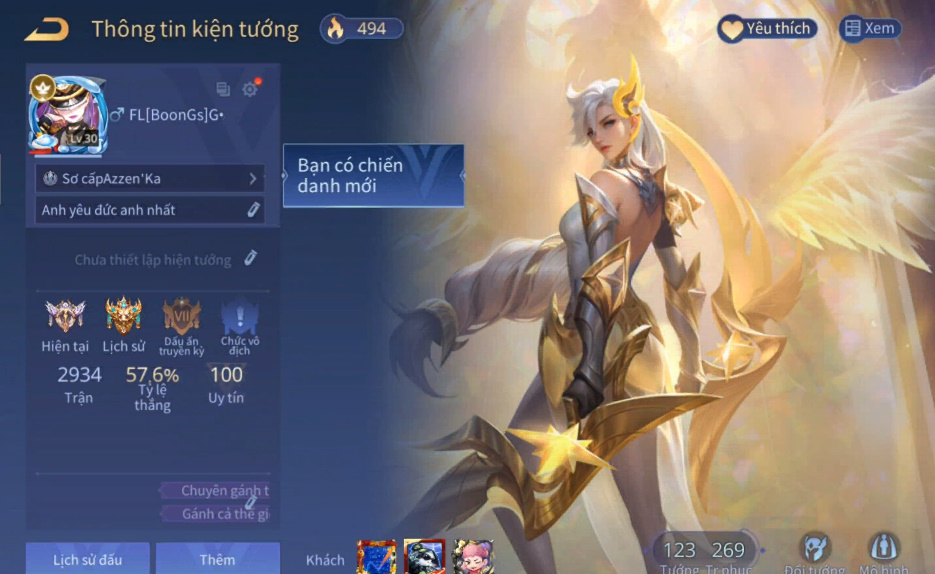Click the flame popularity counter 494
Viewport: 935px width, 574px height.
[361, 29]
